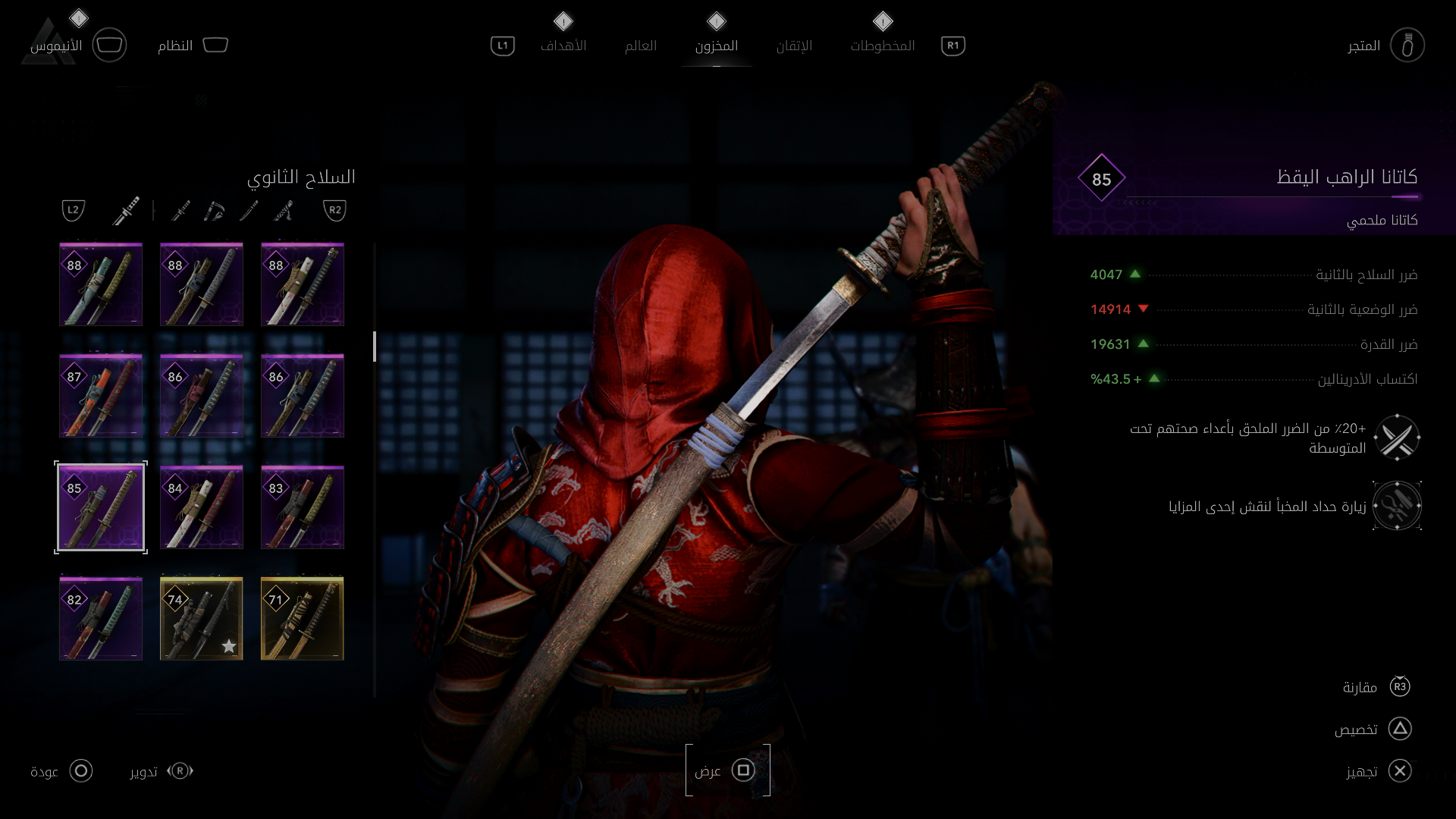Select the gold level 71 katana slot

pyautogui.click(x=303, y=619)
